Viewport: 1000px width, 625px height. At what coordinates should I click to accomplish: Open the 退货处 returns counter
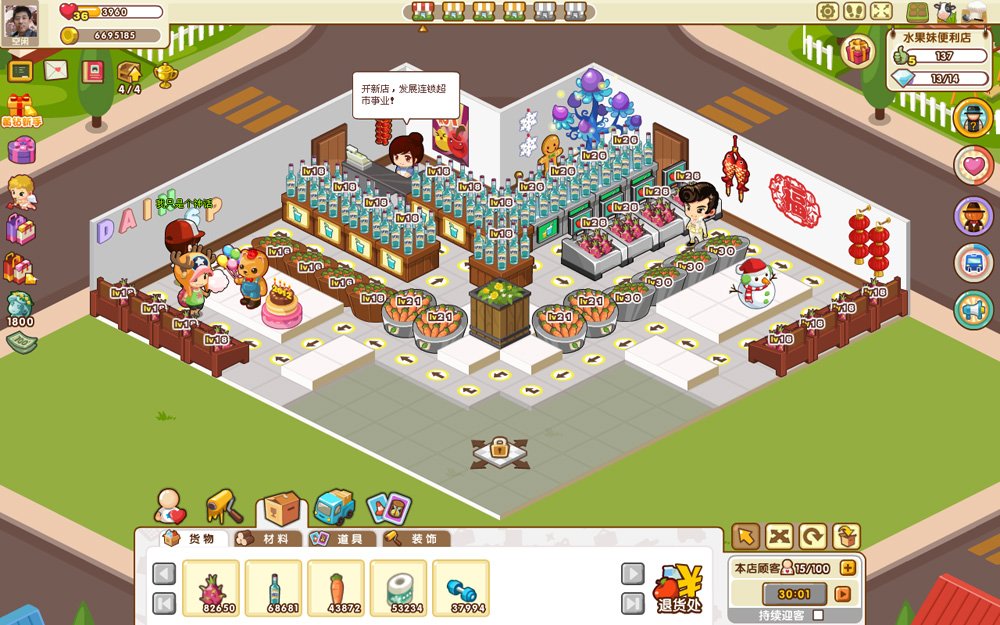679,589
